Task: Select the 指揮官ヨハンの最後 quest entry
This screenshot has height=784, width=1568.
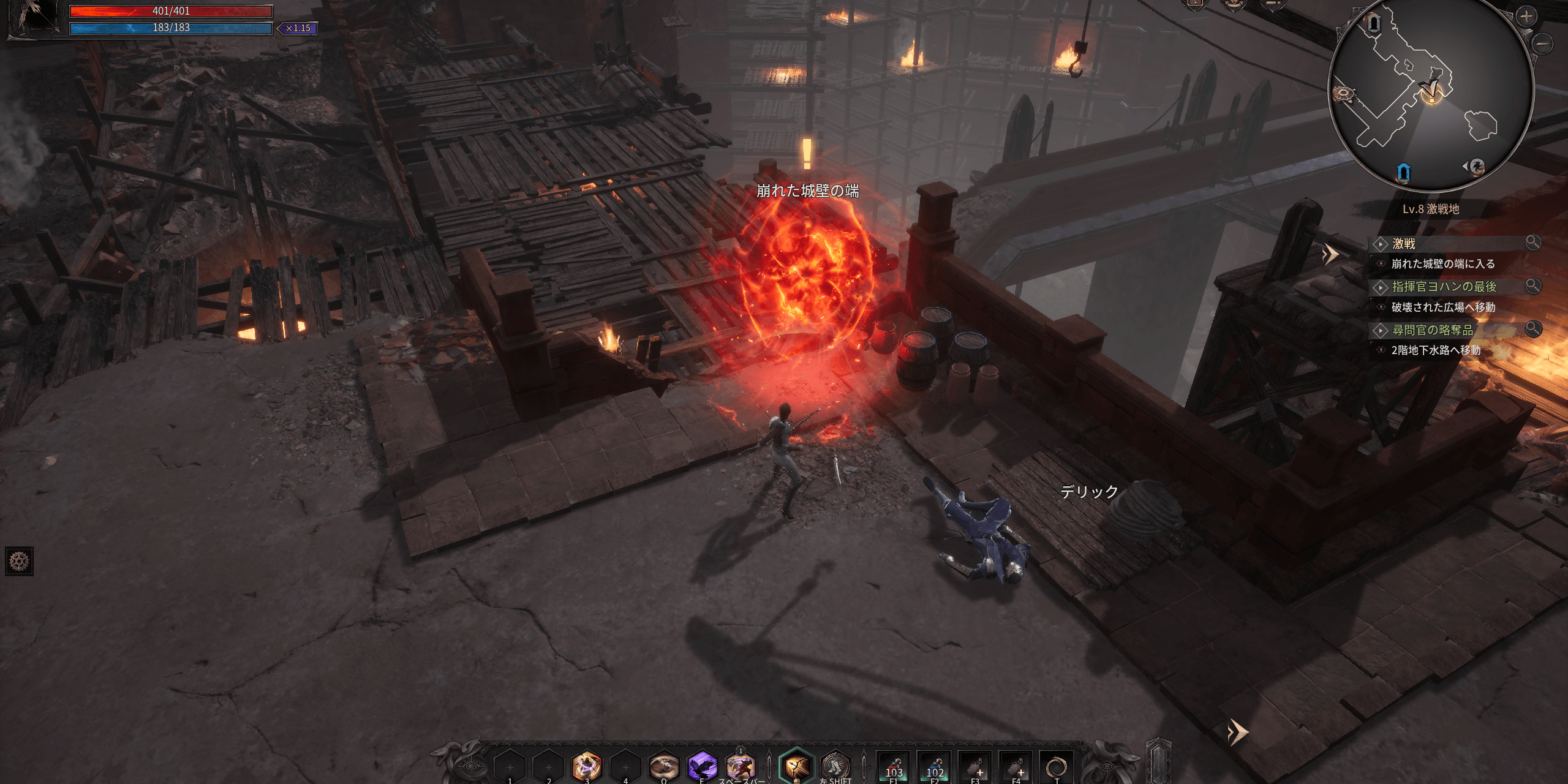Action: (x=1444, y=287)
